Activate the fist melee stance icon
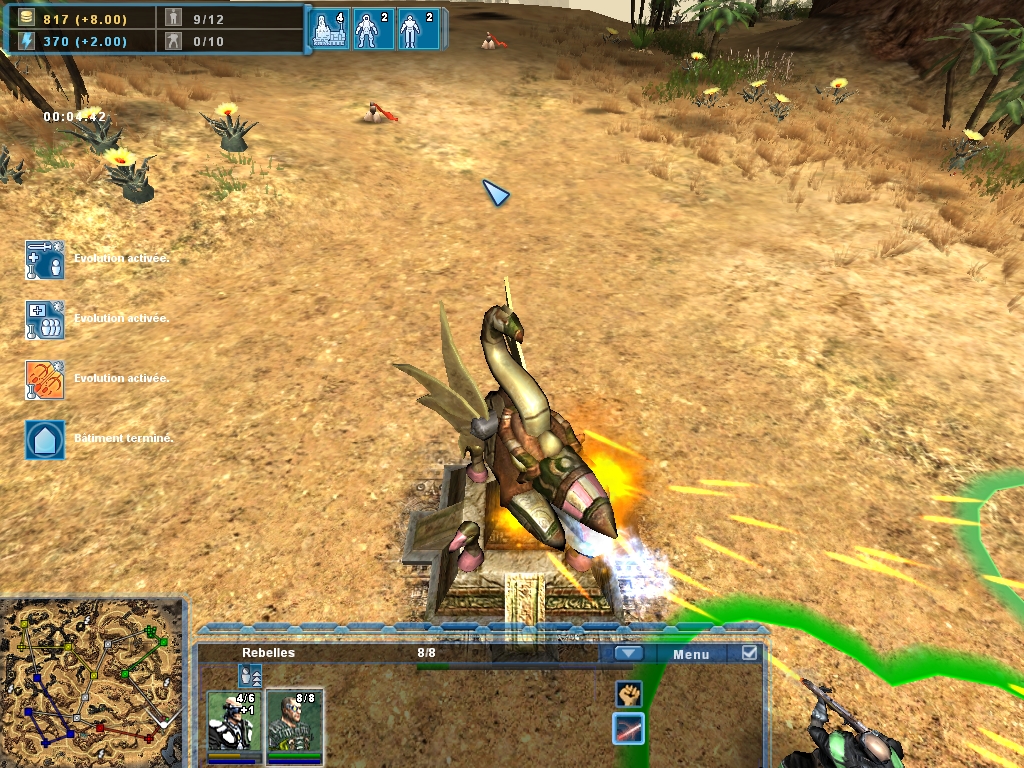1024x768 pixels. coord(628,693)
